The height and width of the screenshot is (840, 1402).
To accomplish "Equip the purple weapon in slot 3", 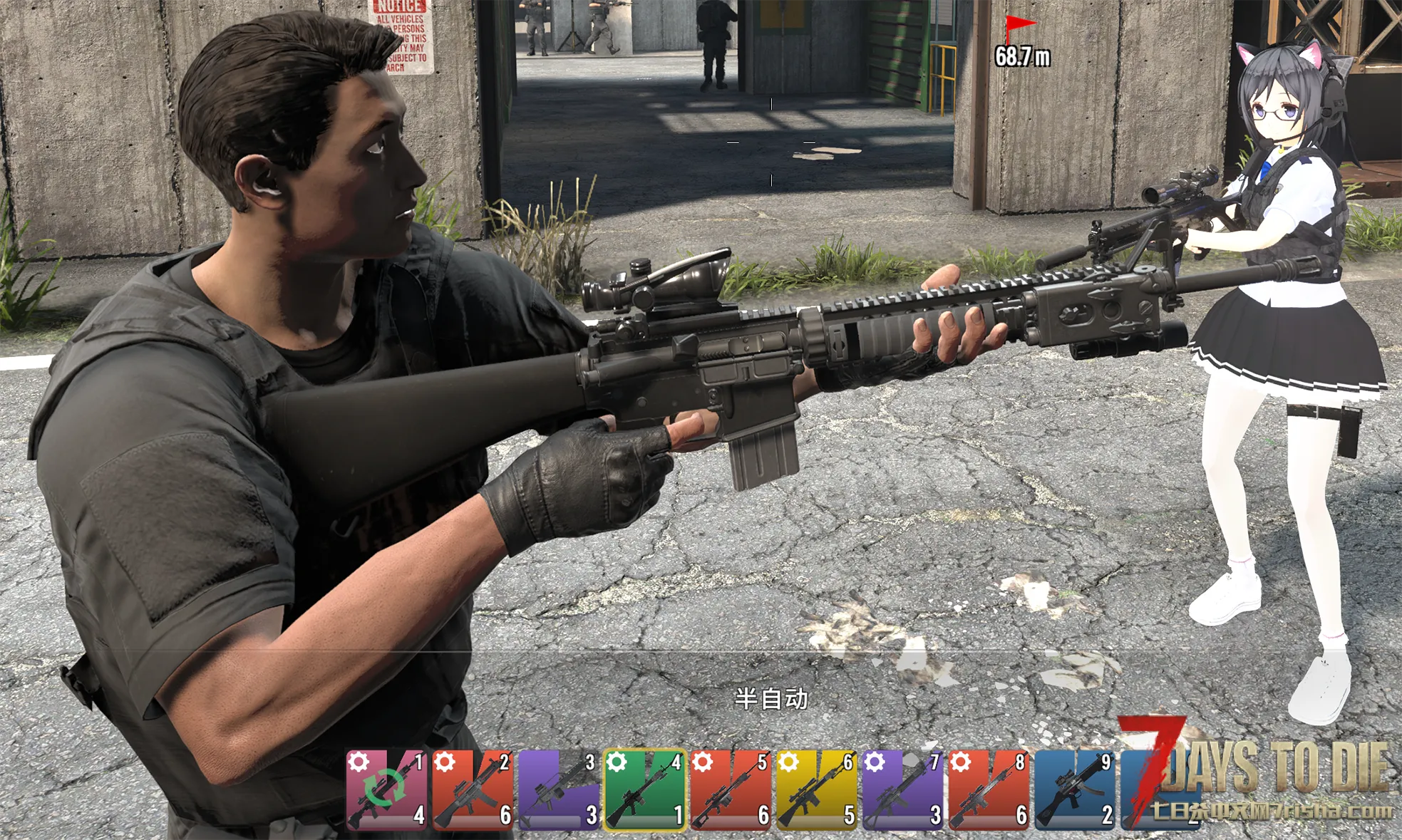I will (559, 789).
